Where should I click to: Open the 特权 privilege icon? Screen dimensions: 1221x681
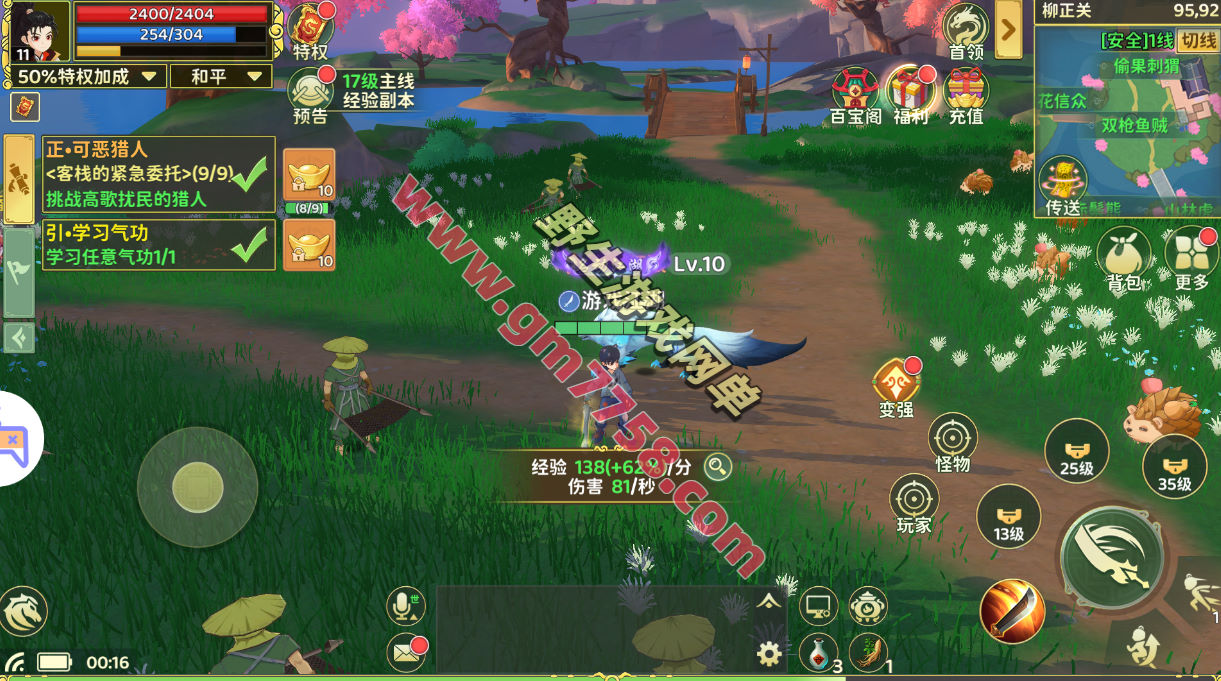tap(310, 30)
